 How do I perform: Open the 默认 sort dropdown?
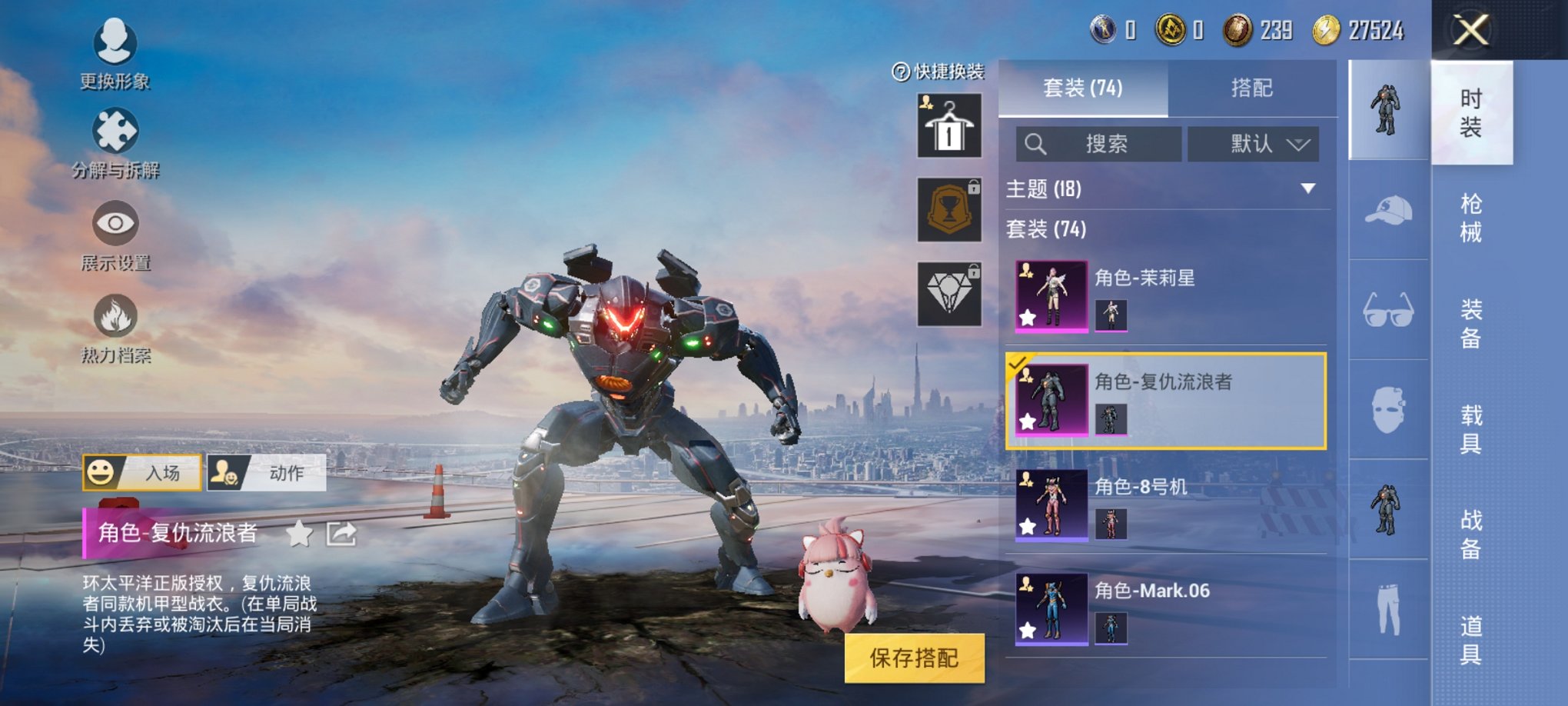coord(1253,144)
